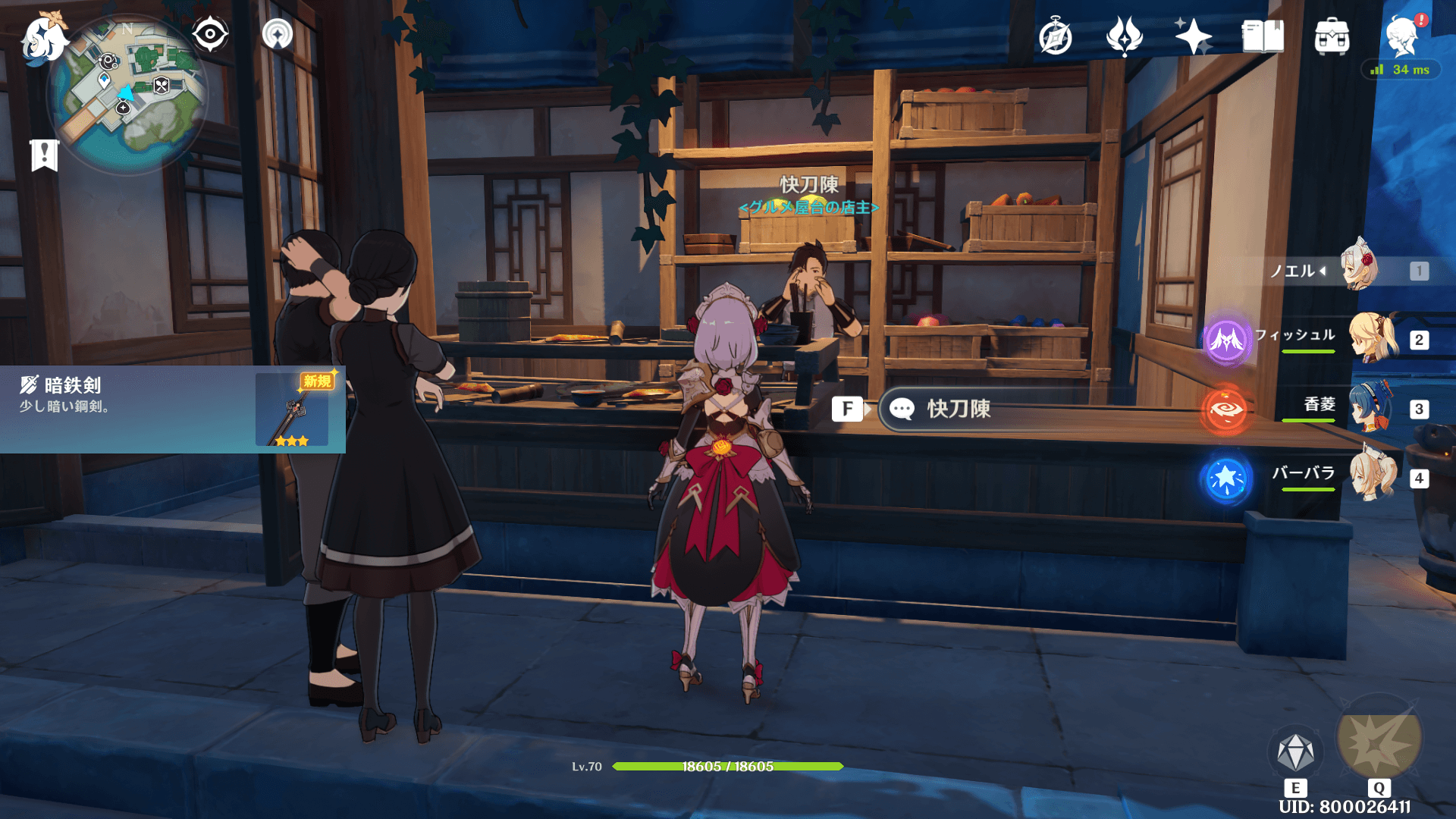The image size is (1456, 819).
Task: Open the 暗鉄剣 new item notification
Action: (173, 409)
